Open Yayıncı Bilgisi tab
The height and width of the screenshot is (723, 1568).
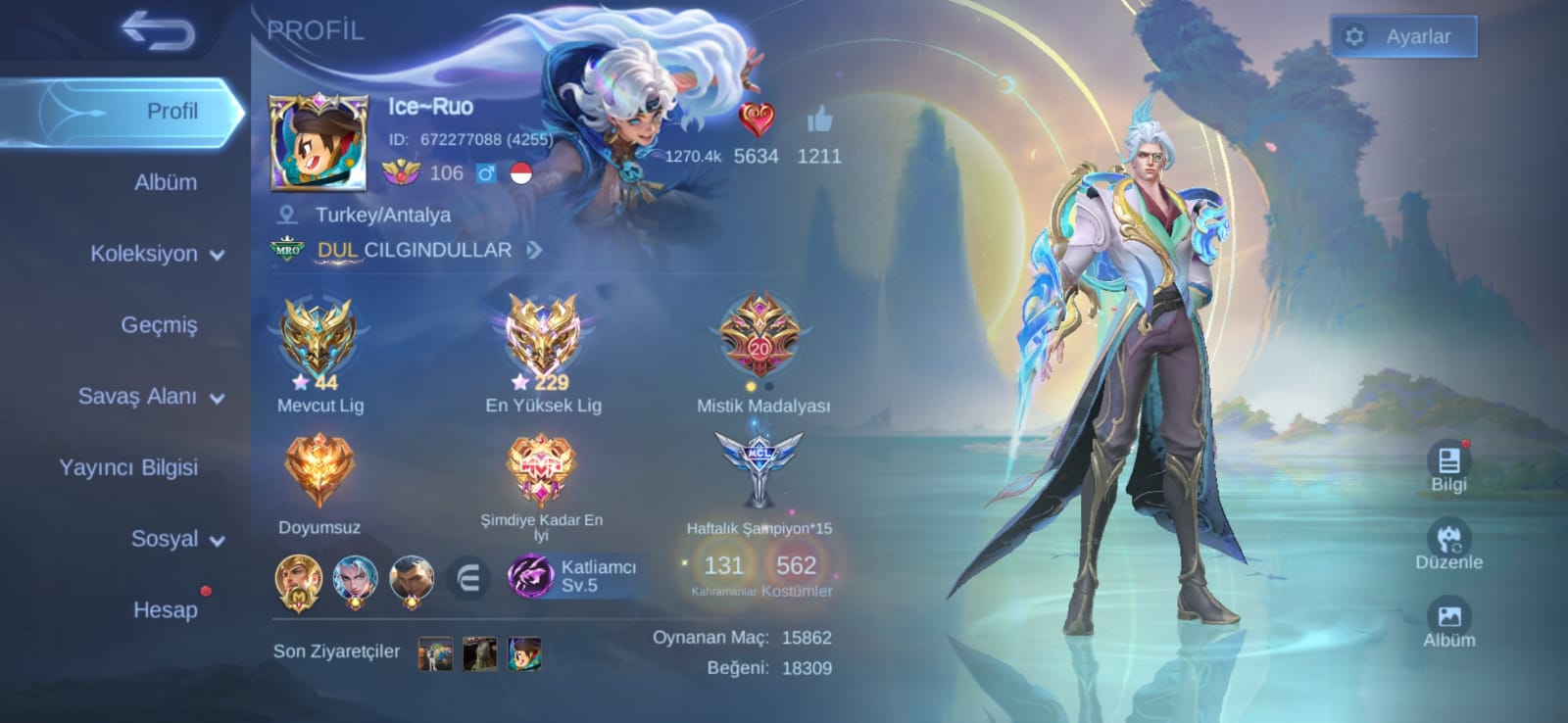[x=128, y=467]
